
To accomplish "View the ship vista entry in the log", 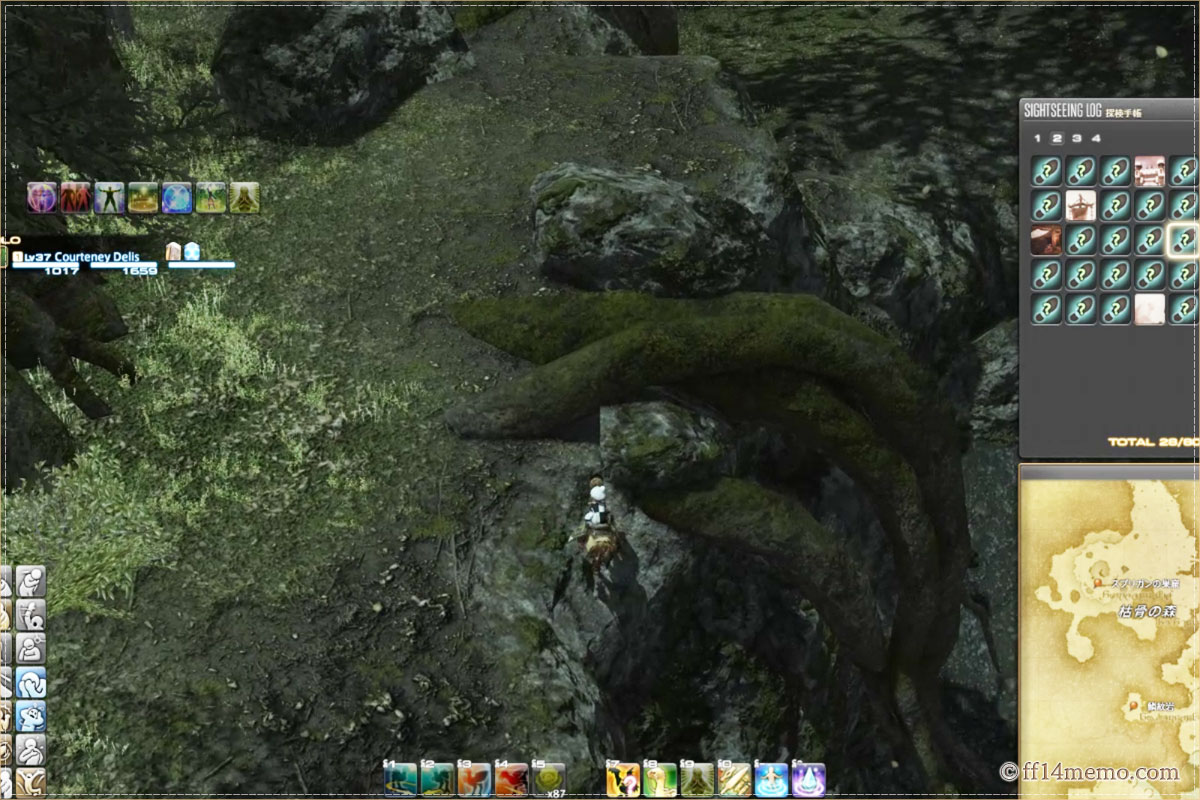I will coord(1081,206).
